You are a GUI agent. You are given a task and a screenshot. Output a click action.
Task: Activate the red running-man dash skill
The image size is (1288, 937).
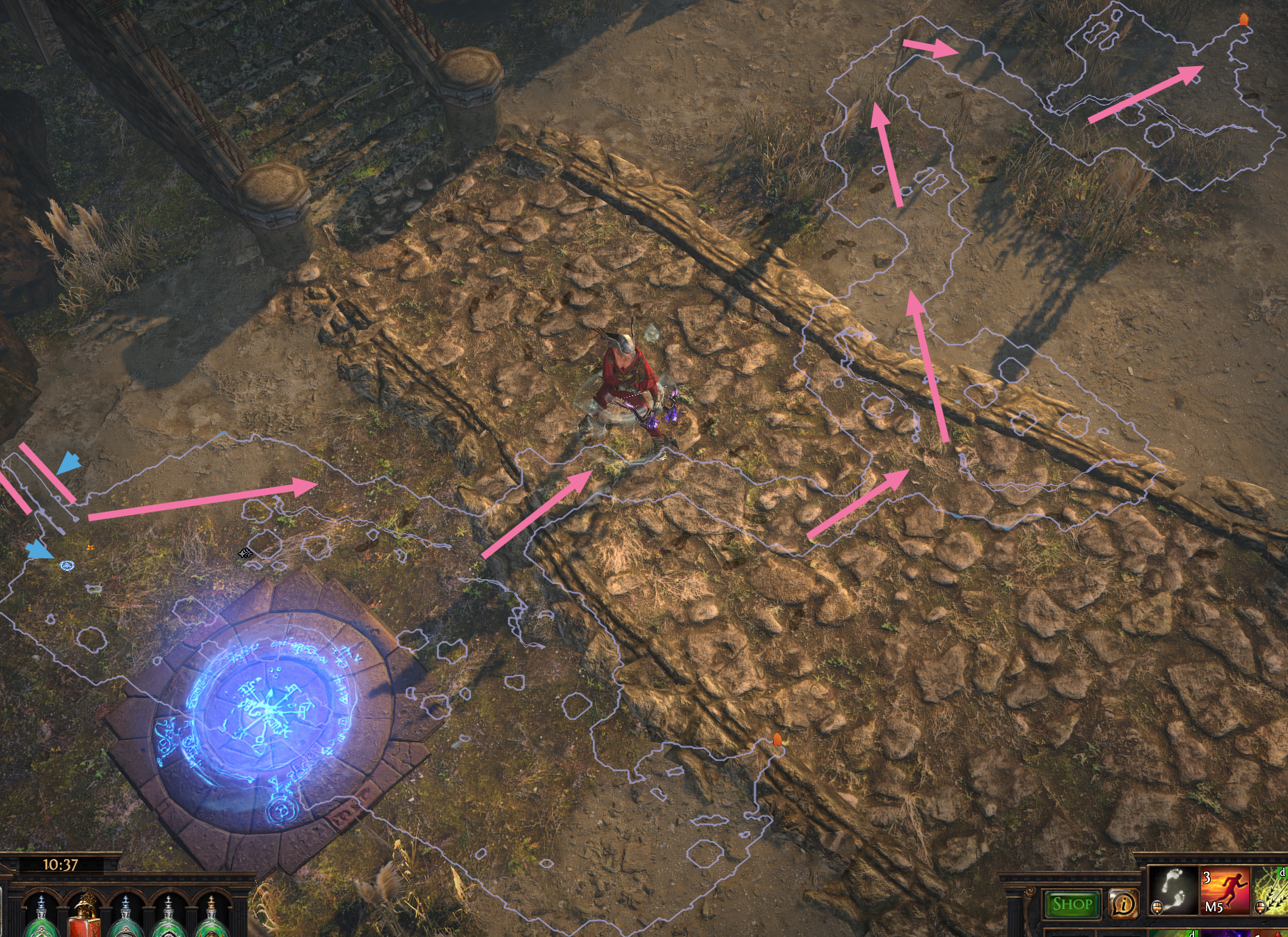click(1224, 890)
